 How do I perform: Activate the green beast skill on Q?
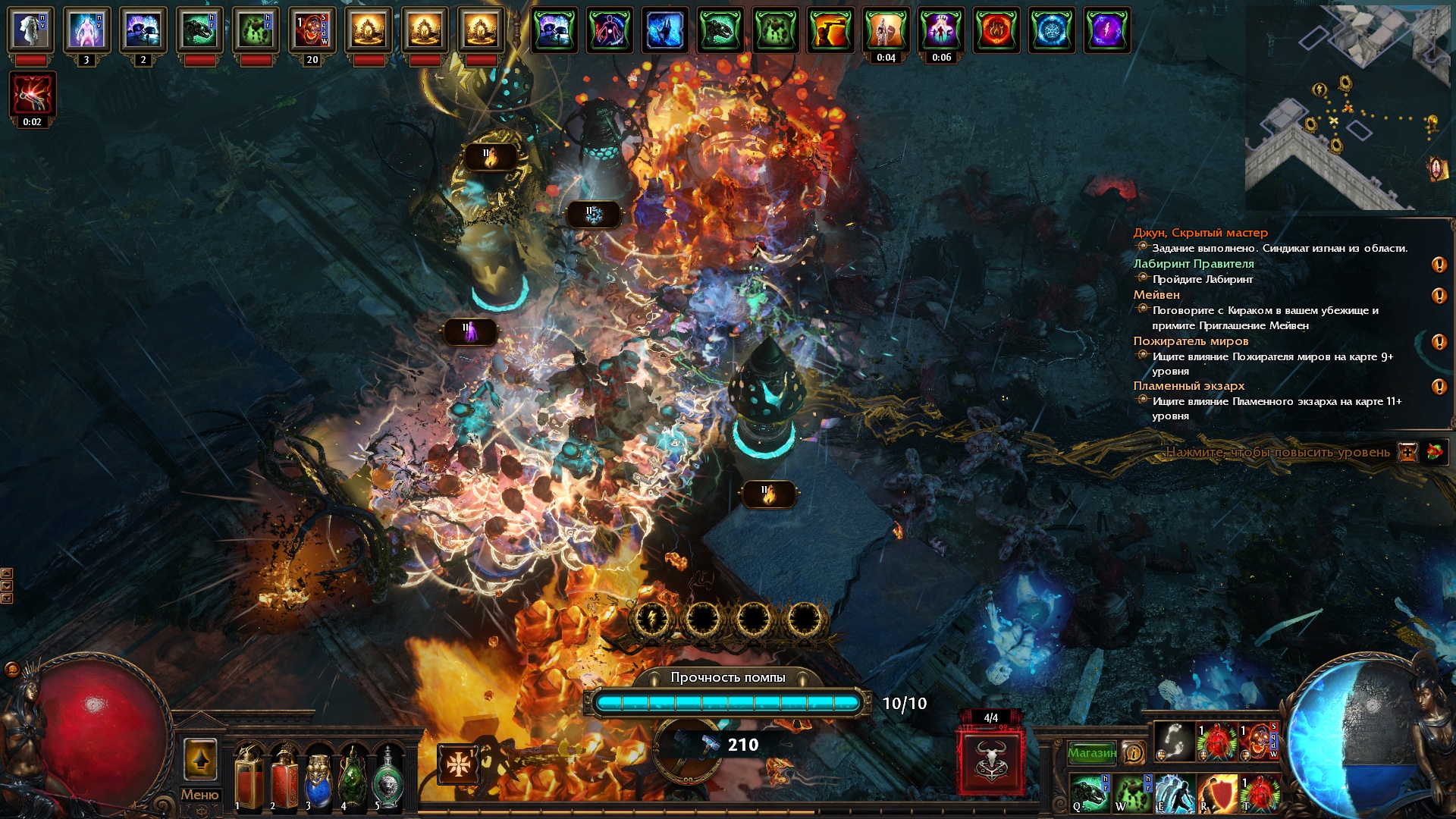1090,793
